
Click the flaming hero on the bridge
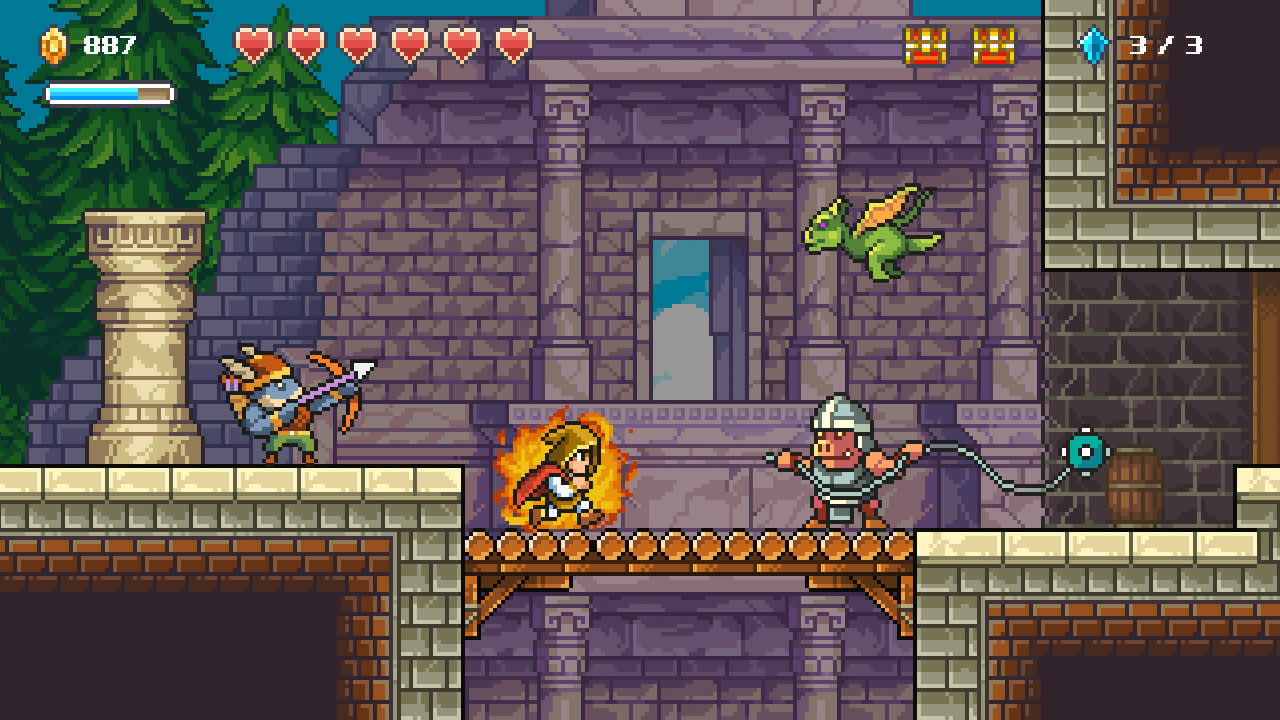[565, 474]
